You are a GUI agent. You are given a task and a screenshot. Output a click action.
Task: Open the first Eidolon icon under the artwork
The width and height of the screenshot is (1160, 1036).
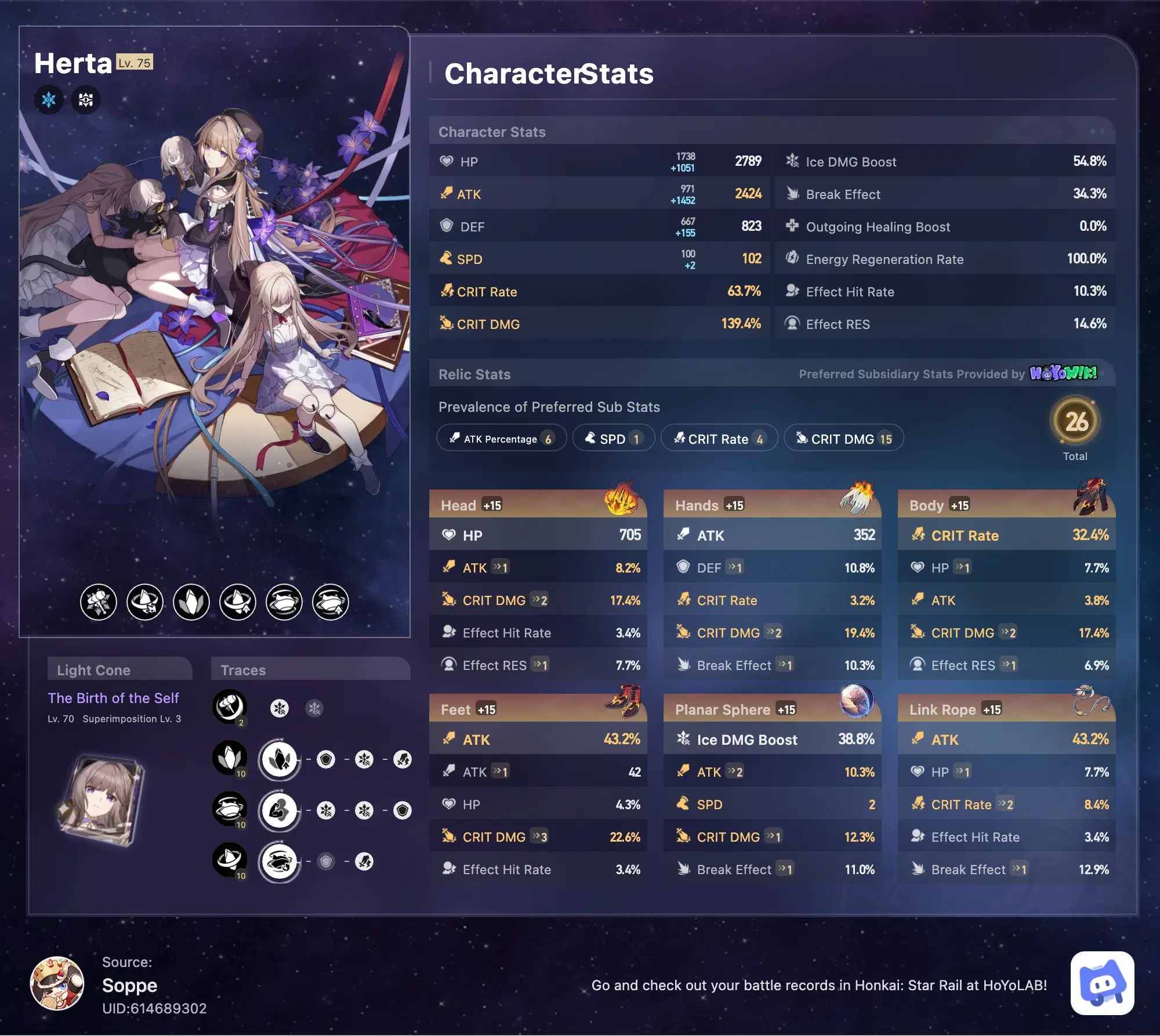pos(99,603)
